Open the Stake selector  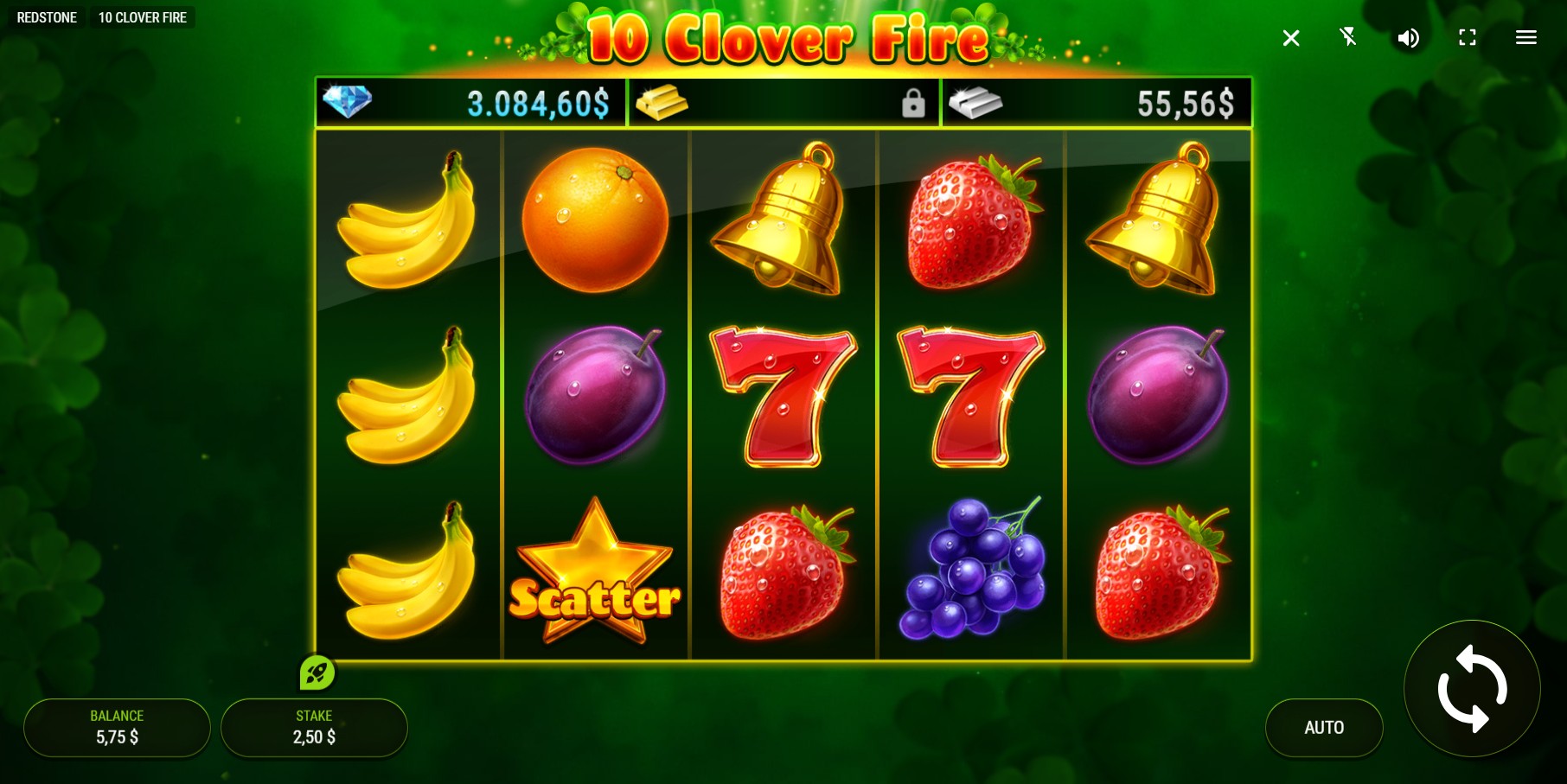point(314,727)
